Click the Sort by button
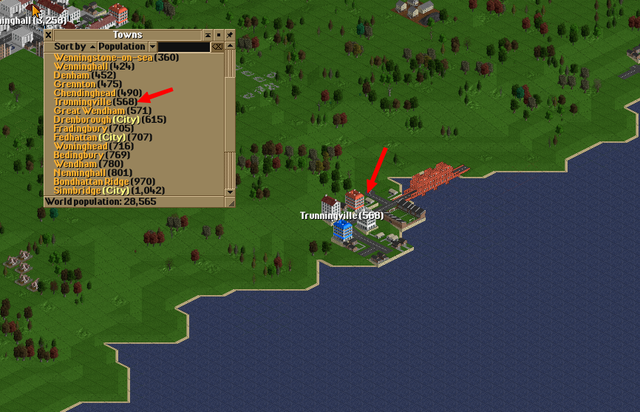This screenshot has height=412, width=640. tap(70, 46)
